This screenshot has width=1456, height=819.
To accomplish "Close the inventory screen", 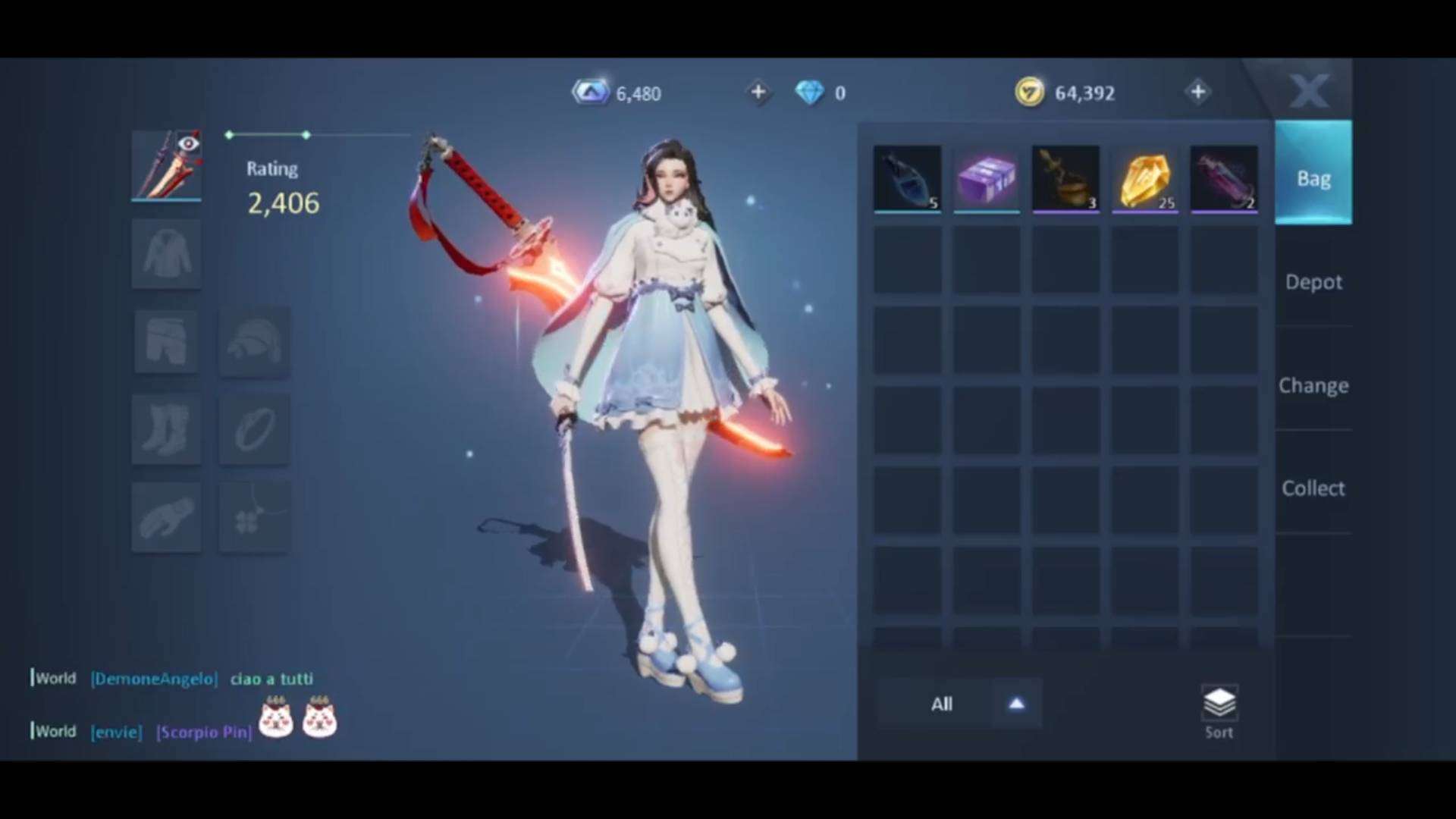I will (x=1309, y=91).
